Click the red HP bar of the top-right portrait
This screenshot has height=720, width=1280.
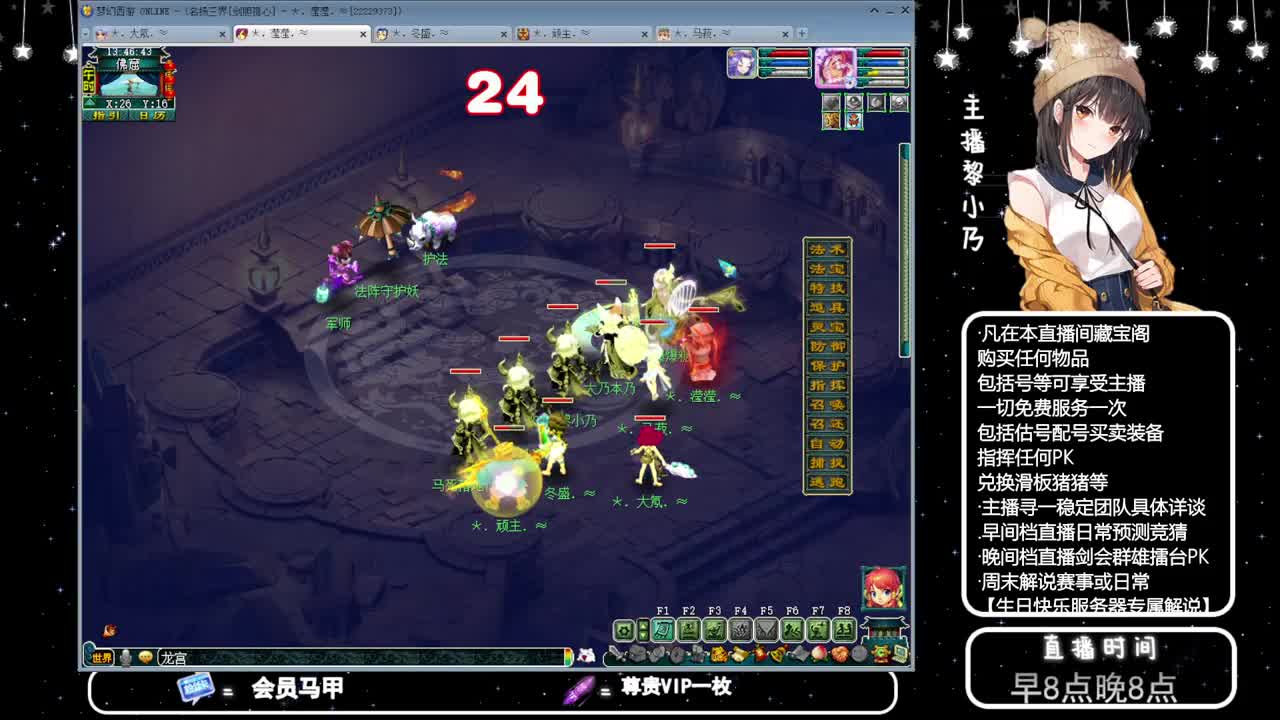[883, 53]
